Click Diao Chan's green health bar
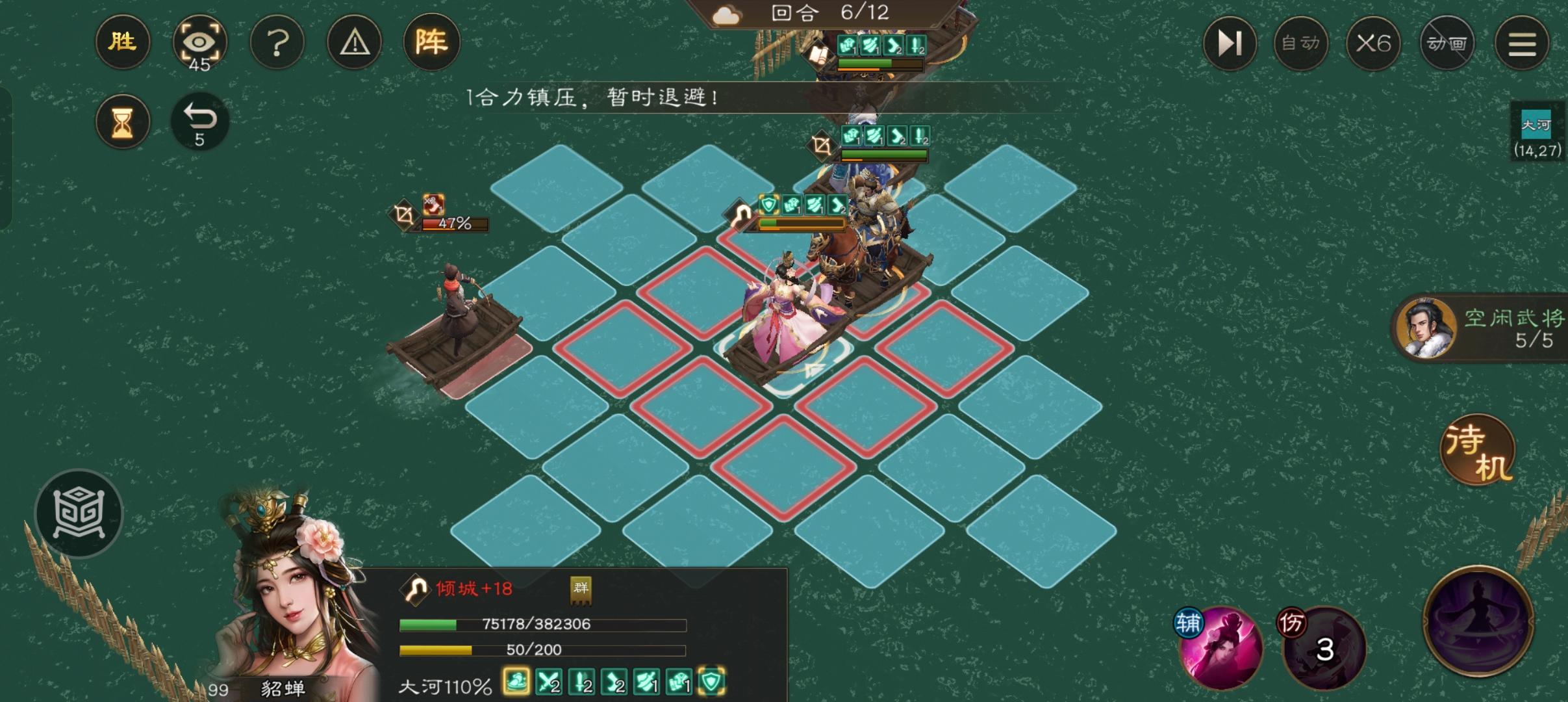1568x702 pixels. [542, 625]
